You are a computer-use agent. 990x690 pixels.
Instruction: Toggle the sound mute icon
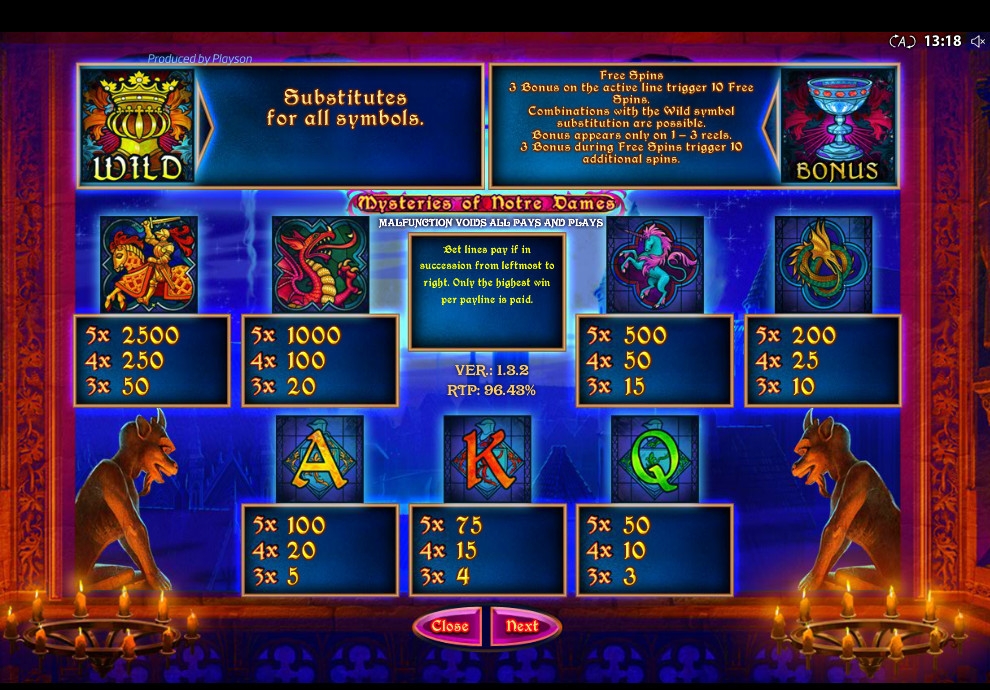click(977, 42)
